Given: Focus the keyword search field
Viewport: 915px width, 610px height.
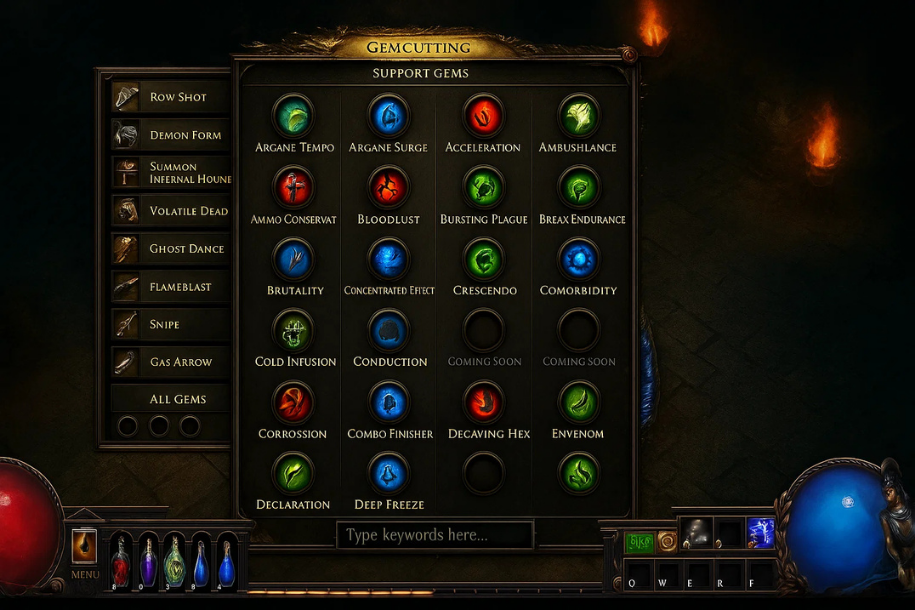Looking at the screenshot, I should pos(435,535).
